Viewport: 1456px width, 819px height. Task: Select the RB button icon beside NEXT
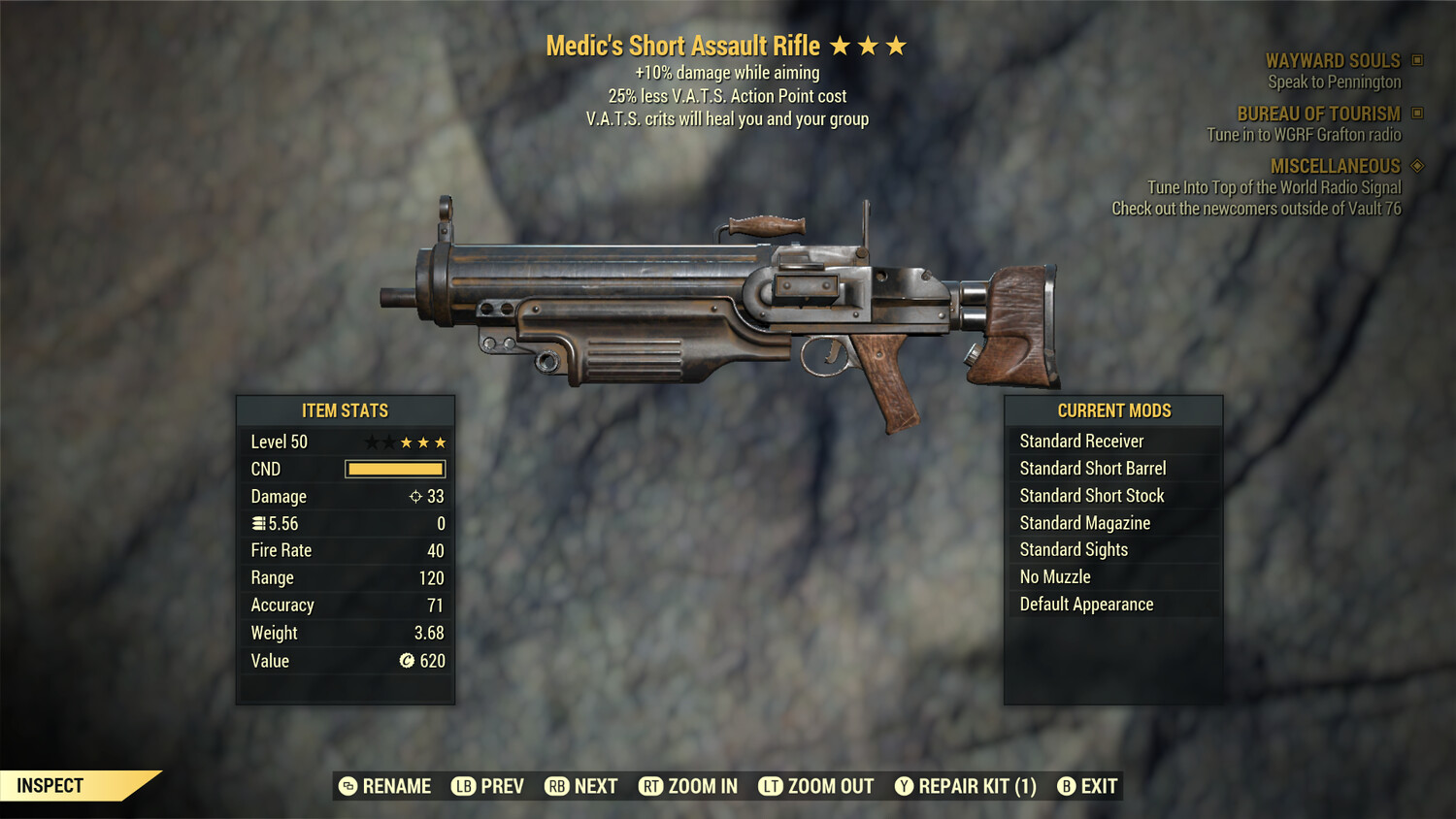pyautogui.click(x=556, y=786)
